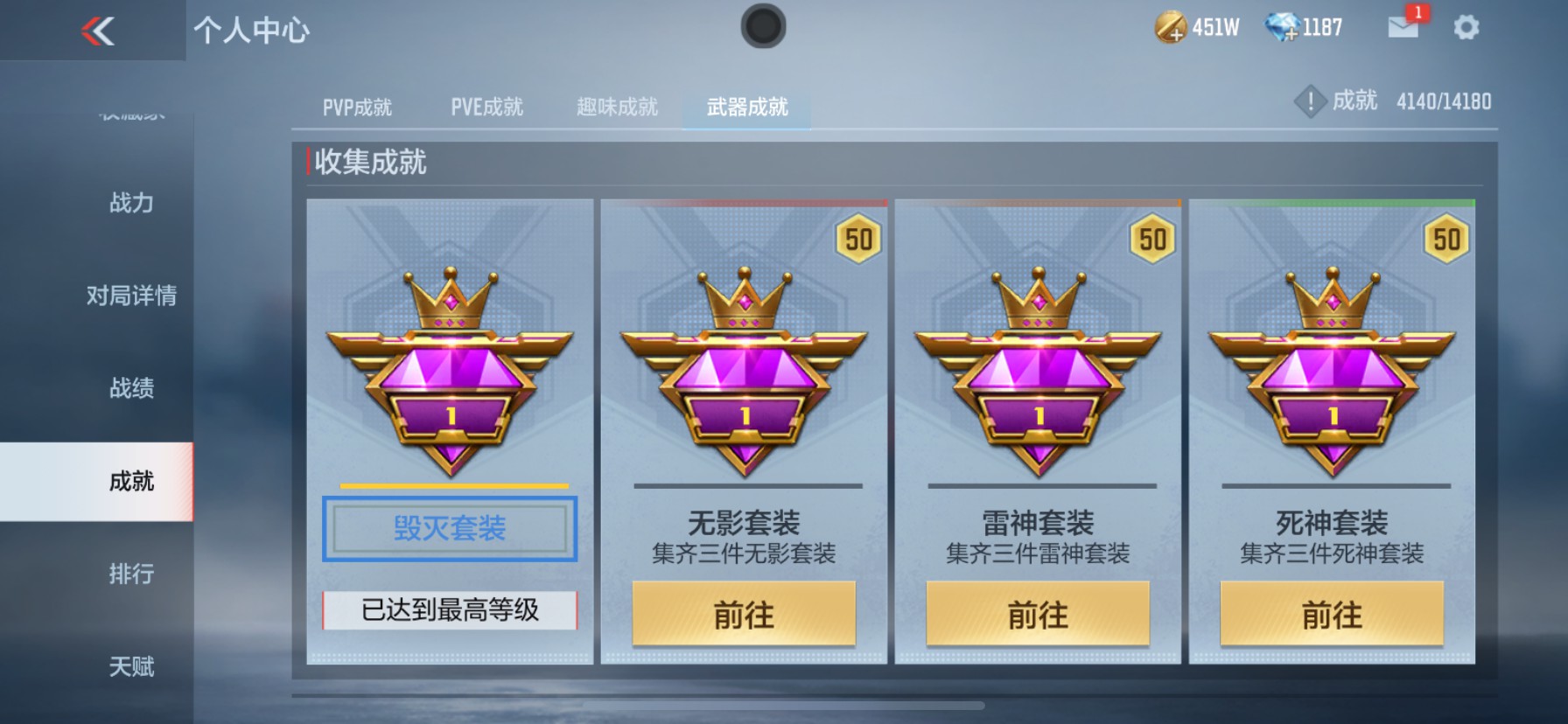Click the 50 level badge on 无影套装 card
This screenshot has width=1568, height=724.
click(x=858, y=236)
